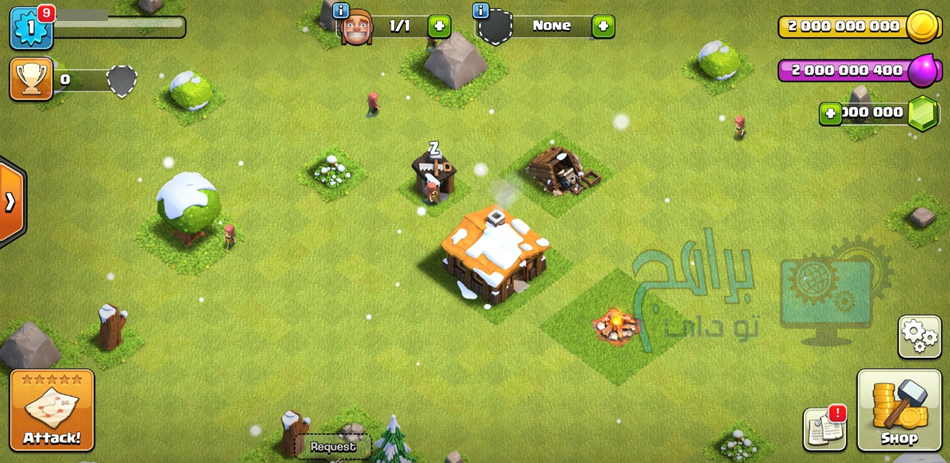950x463 pixels.
Task: Tap the green gem icon
Action: pyautogui.click(x=922, y=113)
